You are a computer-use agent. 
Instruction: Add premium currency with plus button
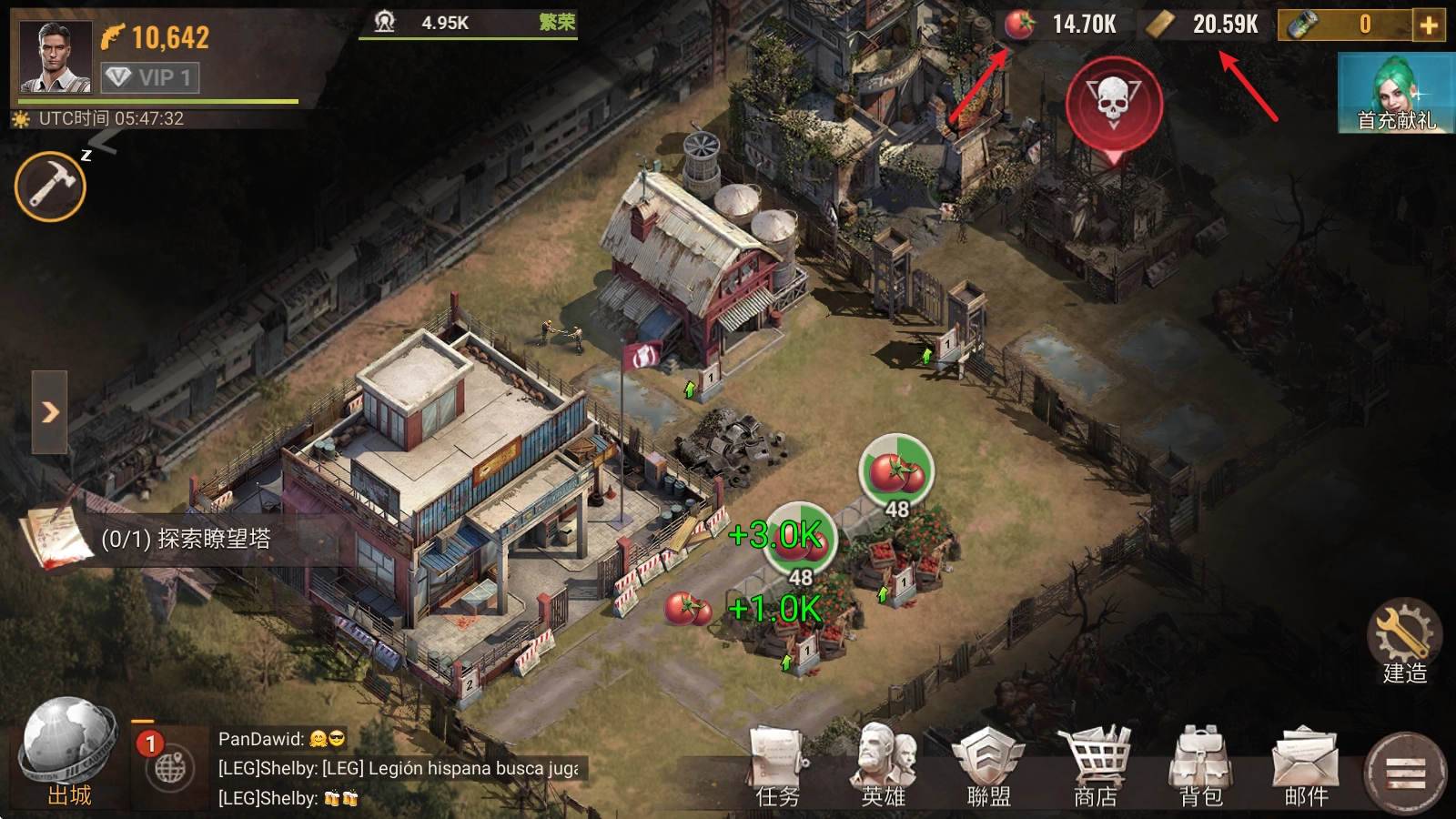pos(1429,25)
